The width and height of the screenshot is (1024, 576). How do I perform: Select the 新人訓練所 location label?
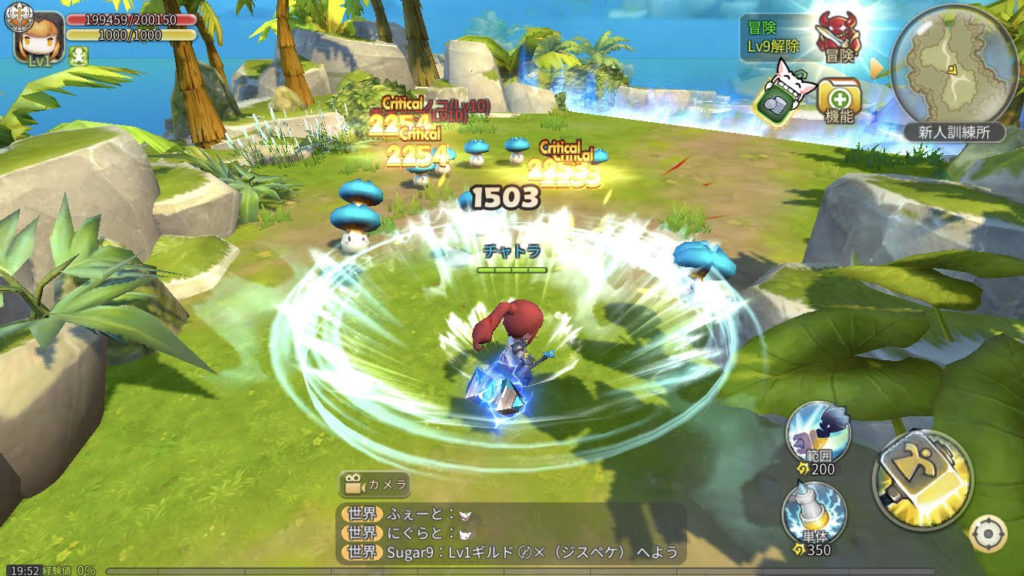point(953,132)
